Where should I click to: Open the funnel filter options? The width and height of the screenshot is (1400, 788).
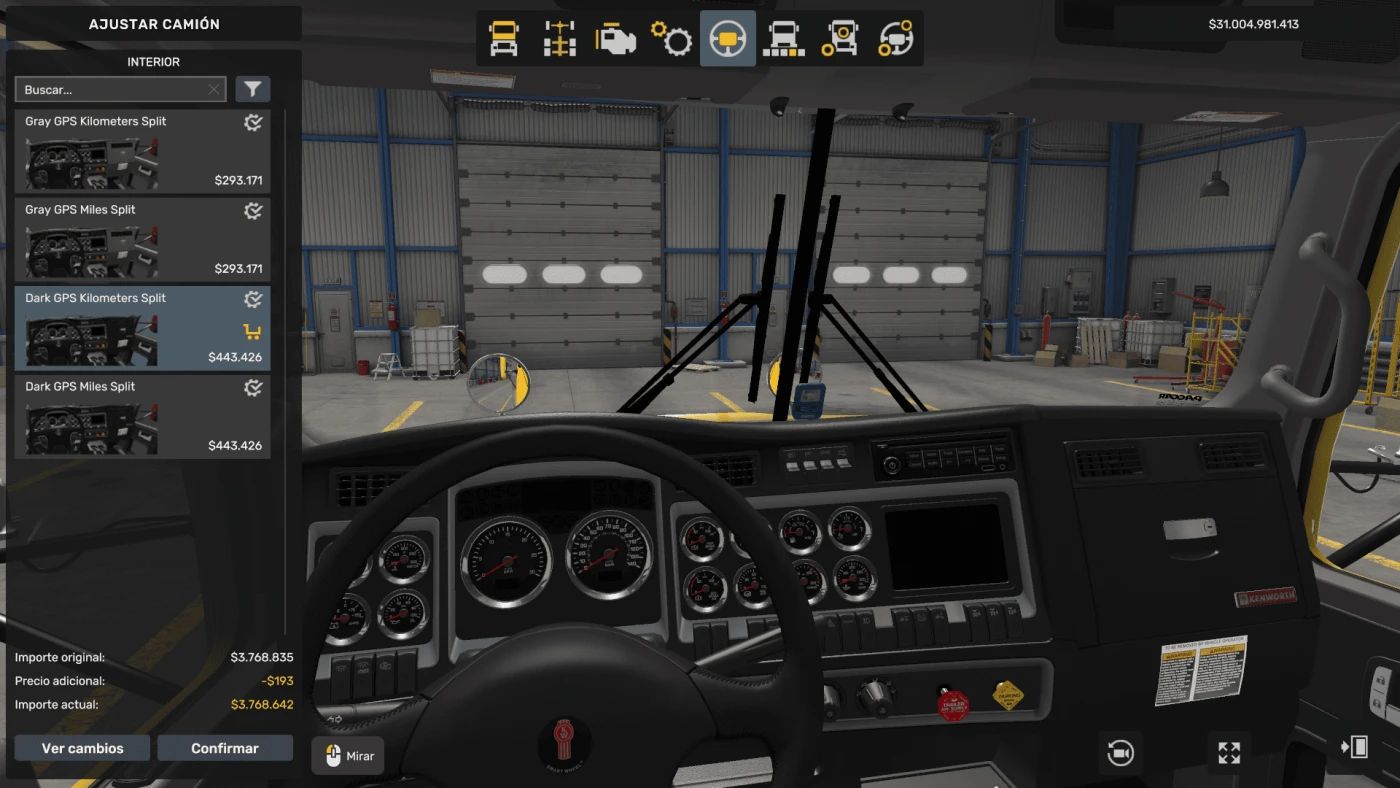tap(253, 90)
